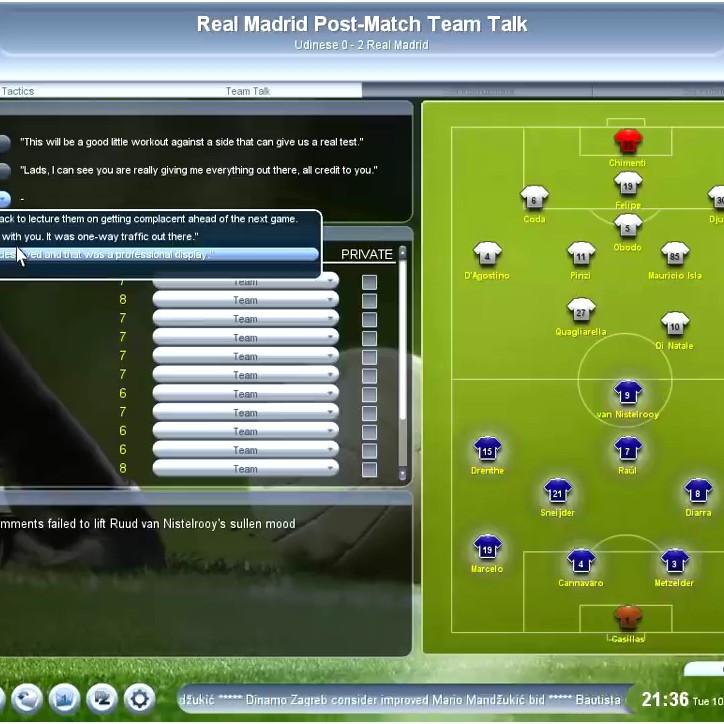The width and height of the screenshot is (724, 724).
Task: Pick the "getting complacent" lecture option
Action: [150, 218]
